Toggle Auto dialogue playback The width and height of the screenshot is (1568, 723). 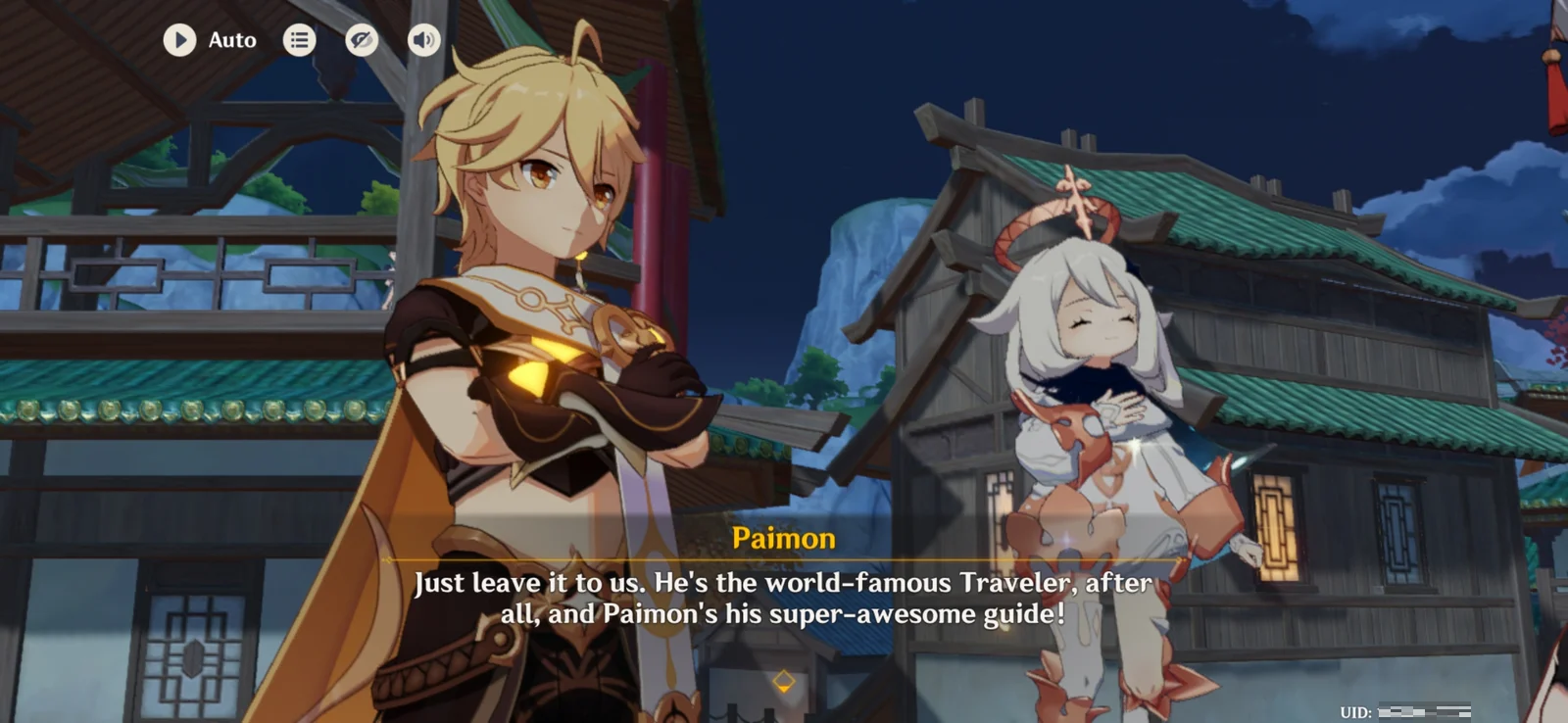point(180,40)
